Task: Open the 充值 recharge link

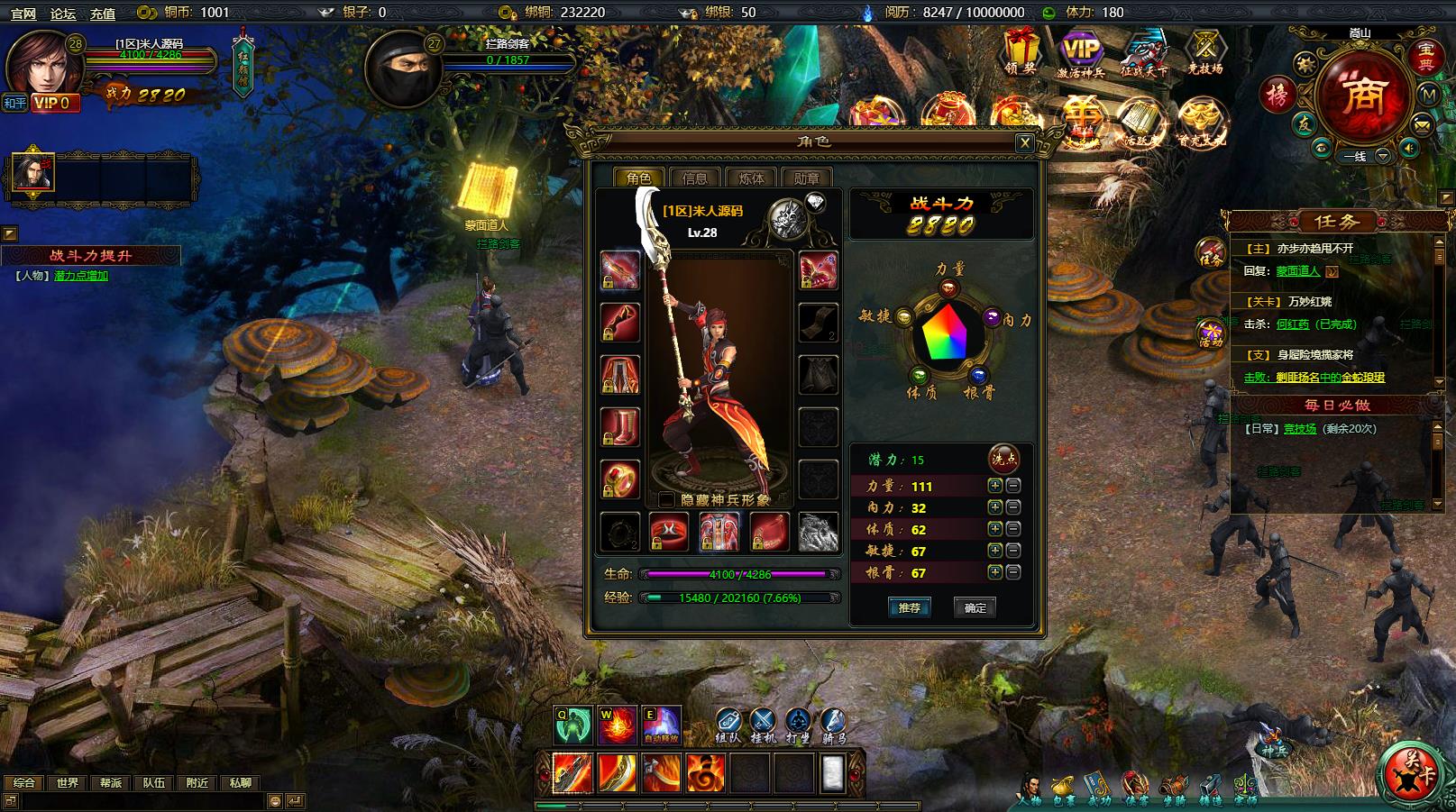Action: click(x=103, y=13)
